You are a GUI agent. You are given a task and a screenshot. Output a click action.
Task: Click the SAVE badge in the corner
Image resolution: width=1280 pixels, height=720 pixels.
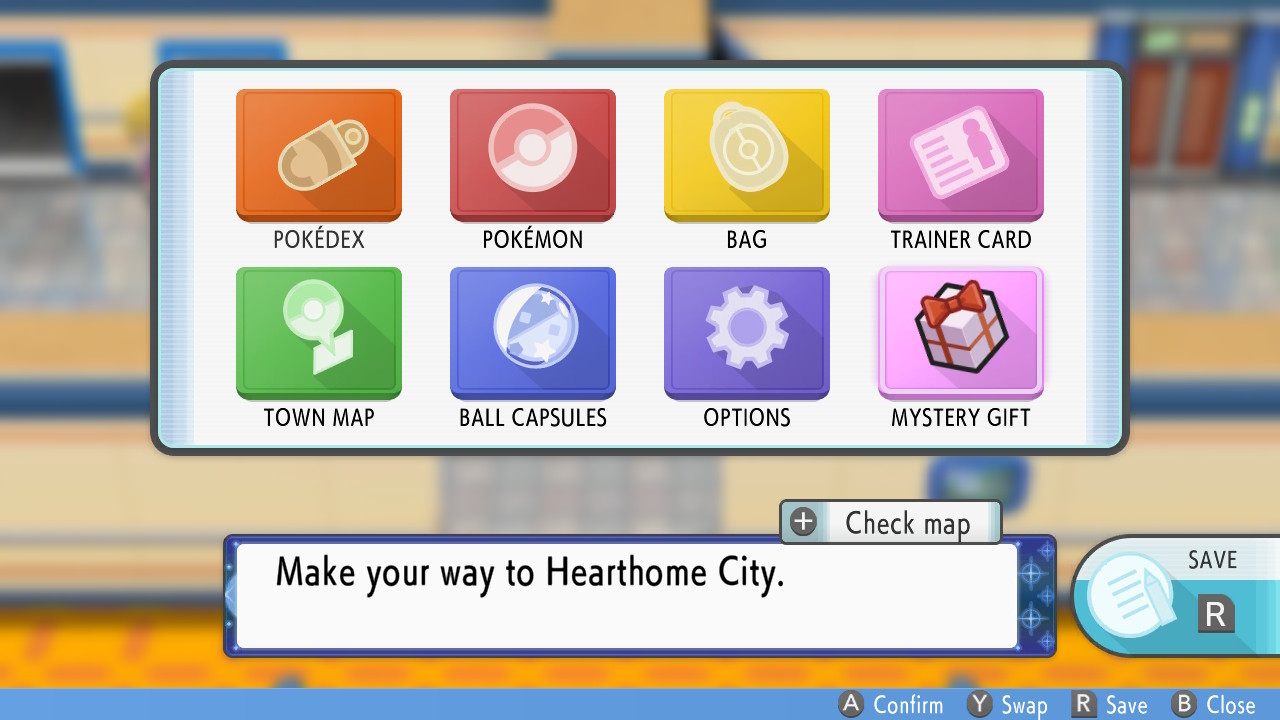pos(1216,560)
